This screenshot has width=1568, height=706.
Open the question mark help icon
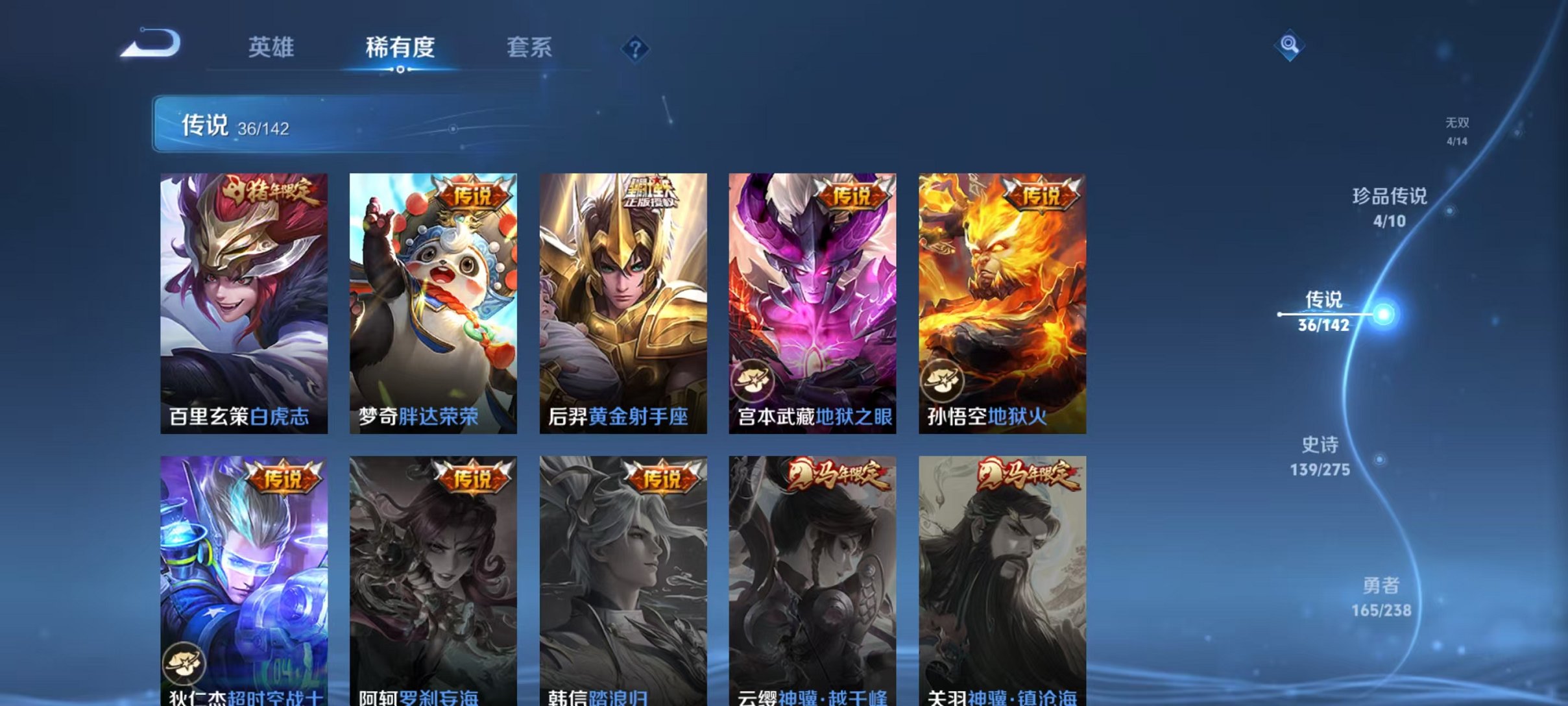(x=636, y=48)
